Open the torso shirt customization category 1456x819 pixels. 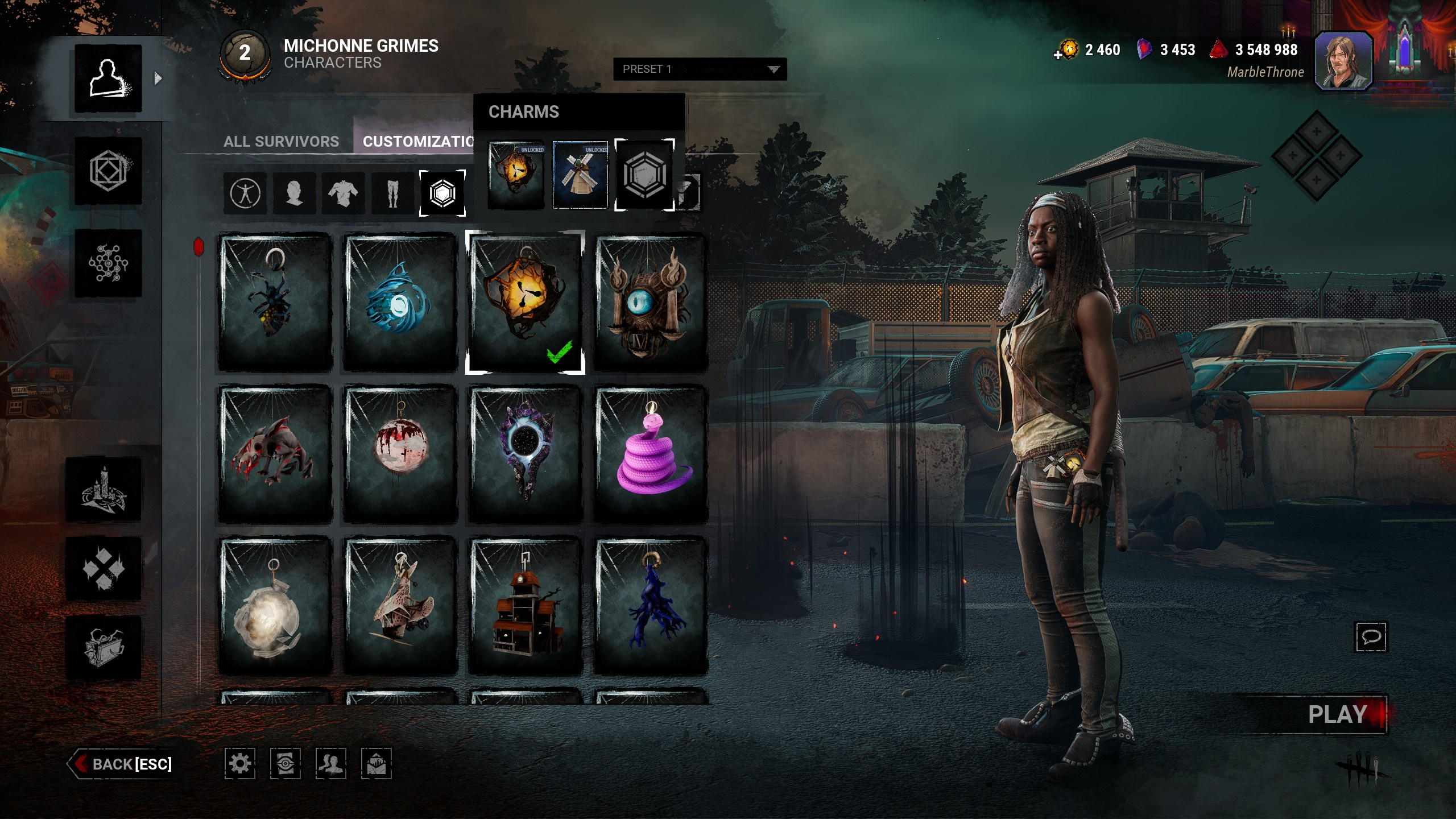pyautogui.click(x=343, y=193)
